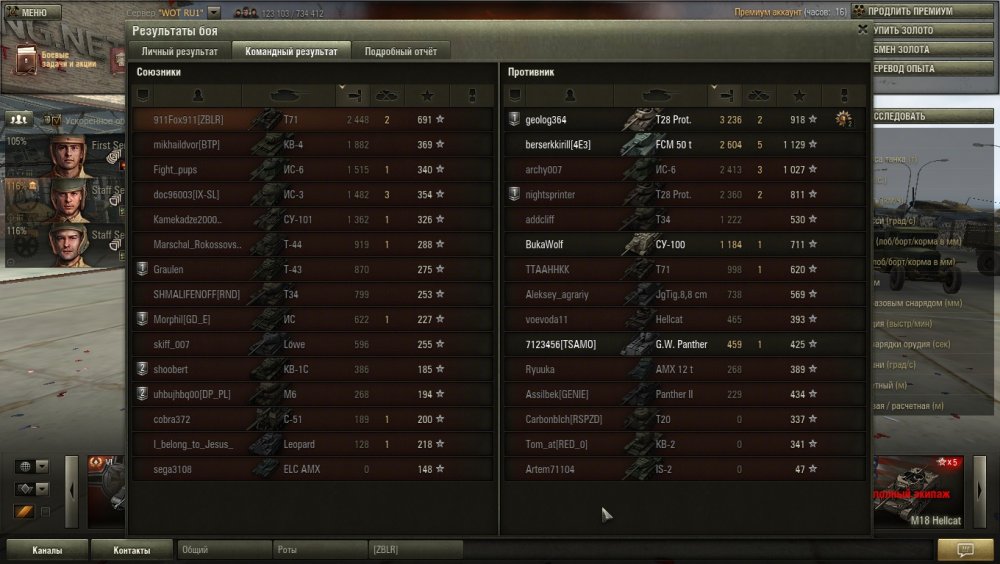Select the Роты chat channel
The image size is (1000, 564).
pos(320,550)
